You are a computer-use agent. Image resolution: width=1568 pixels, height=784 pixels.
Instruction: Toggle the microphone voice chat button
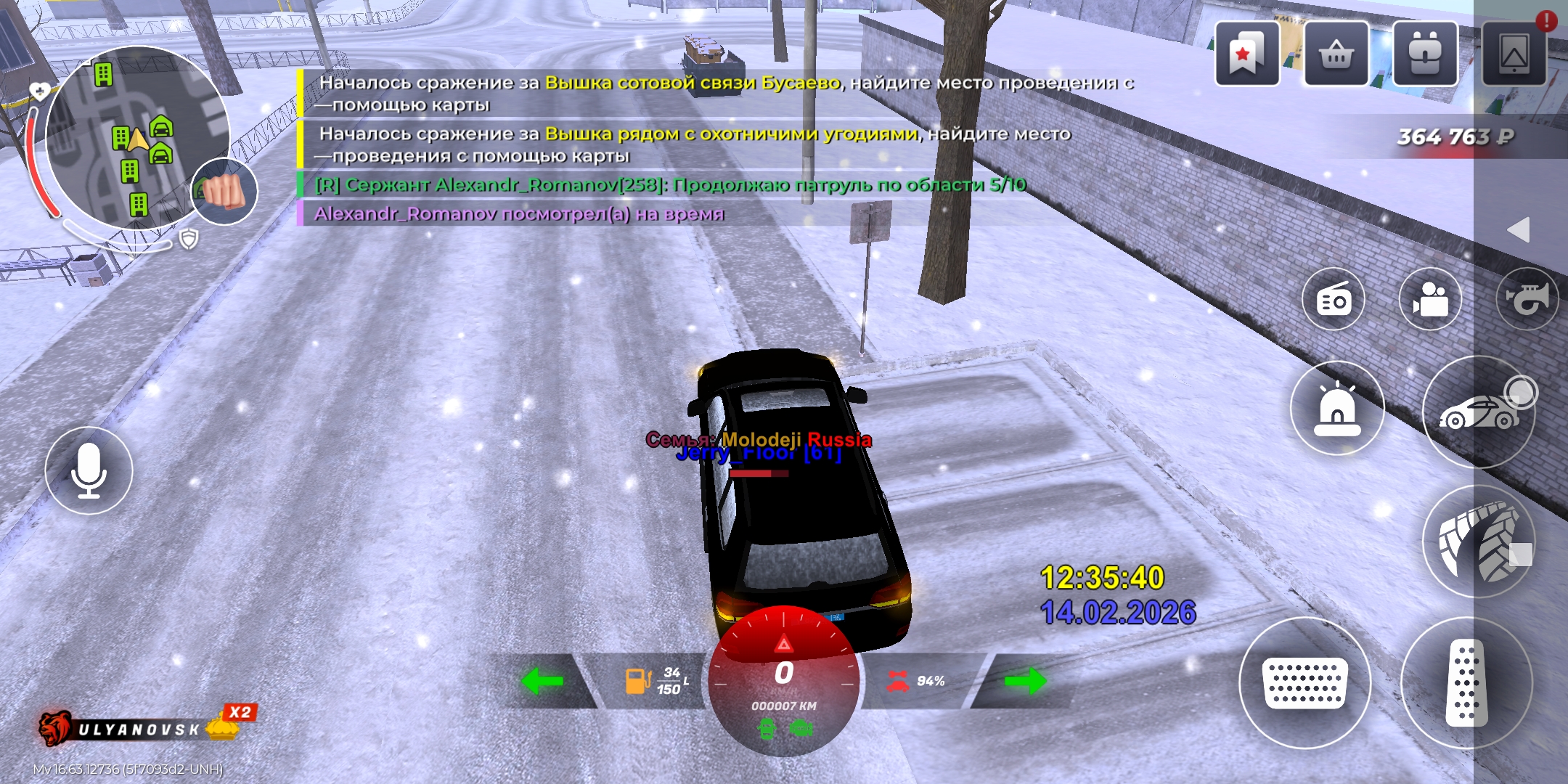pyautogui.click(x=89, y=470)
